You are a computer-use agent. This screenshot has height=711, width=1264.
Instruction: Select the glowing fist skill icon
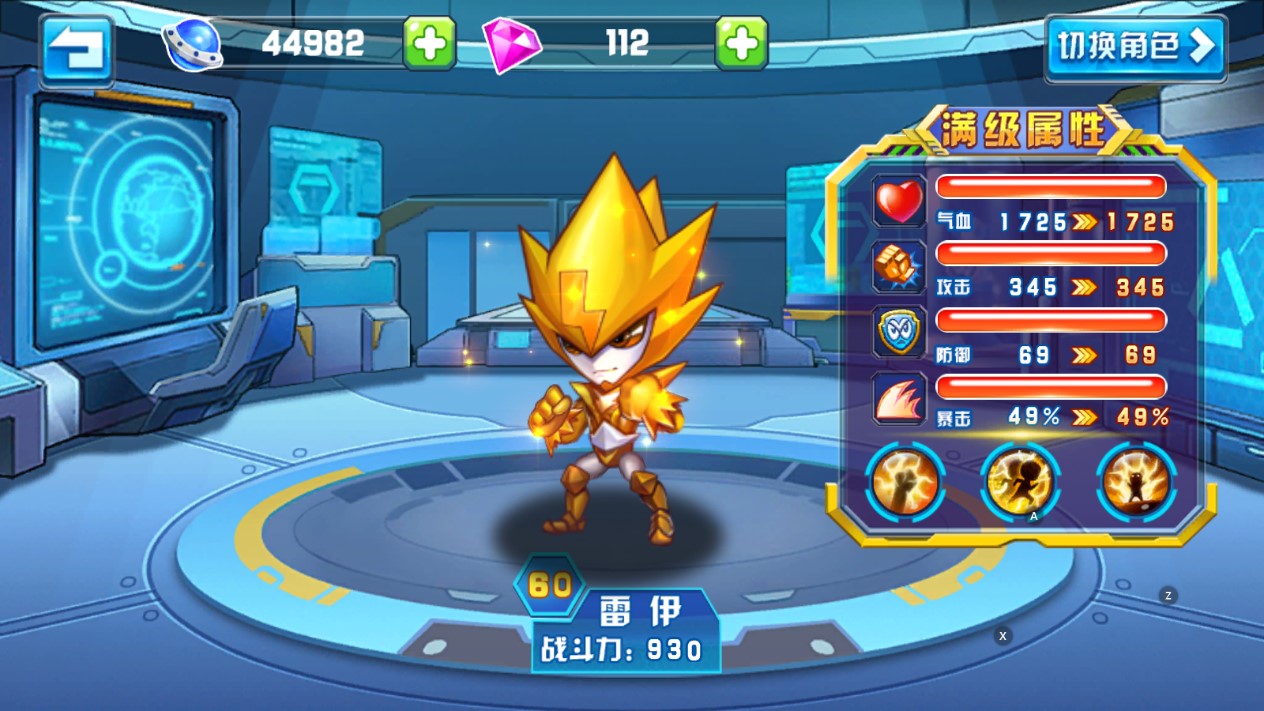[904, 482]
